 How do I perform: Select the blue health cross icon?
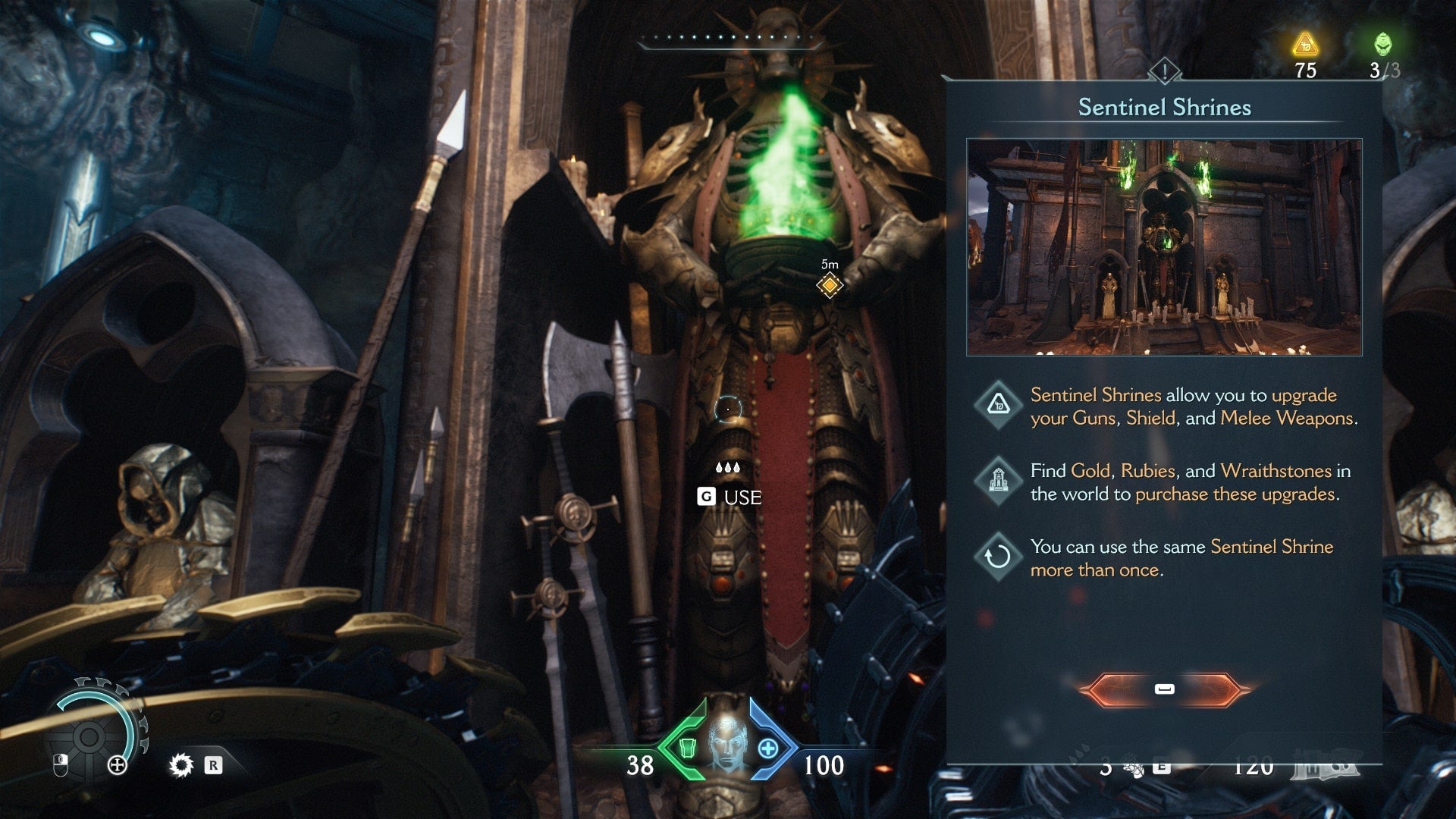[768, 748]
